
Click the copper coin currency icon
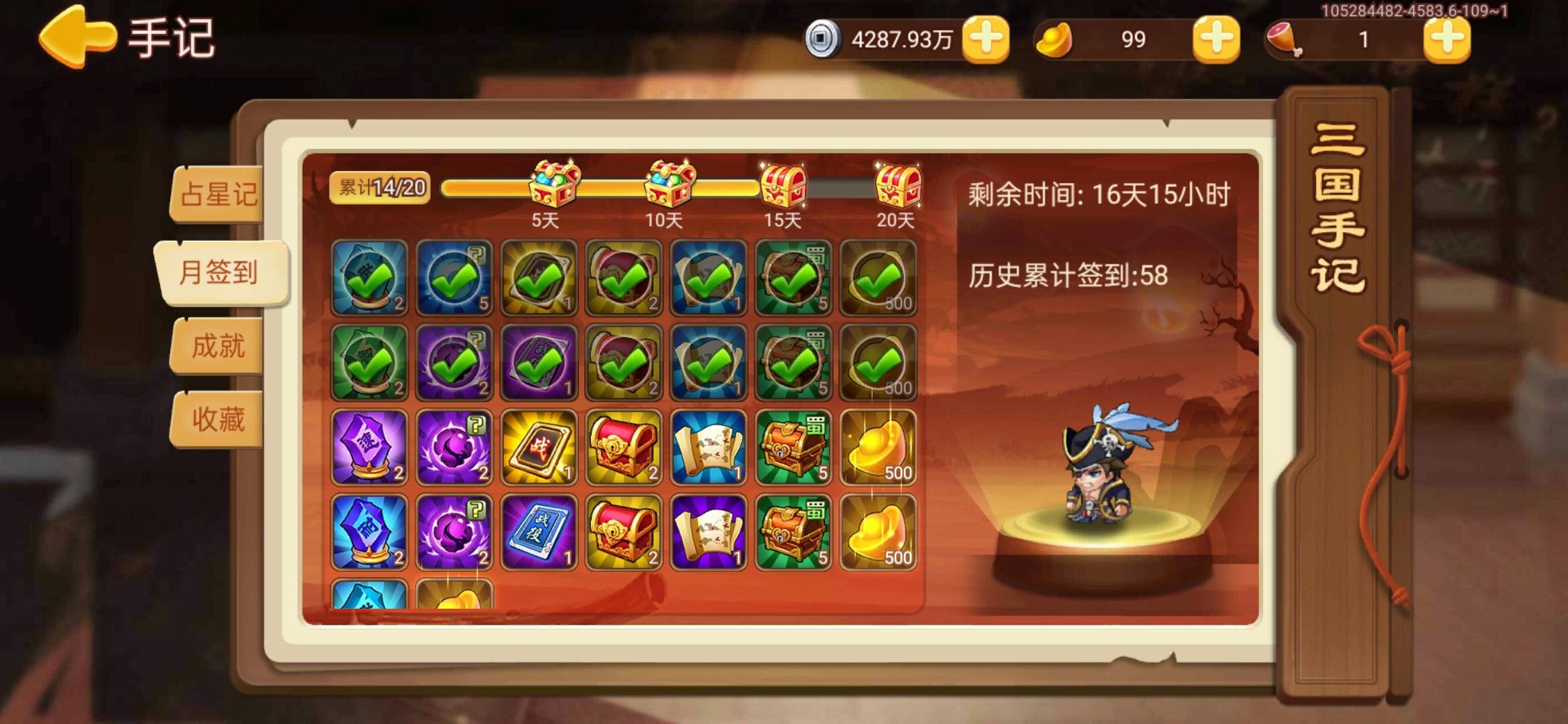click(x=824, y=40)
